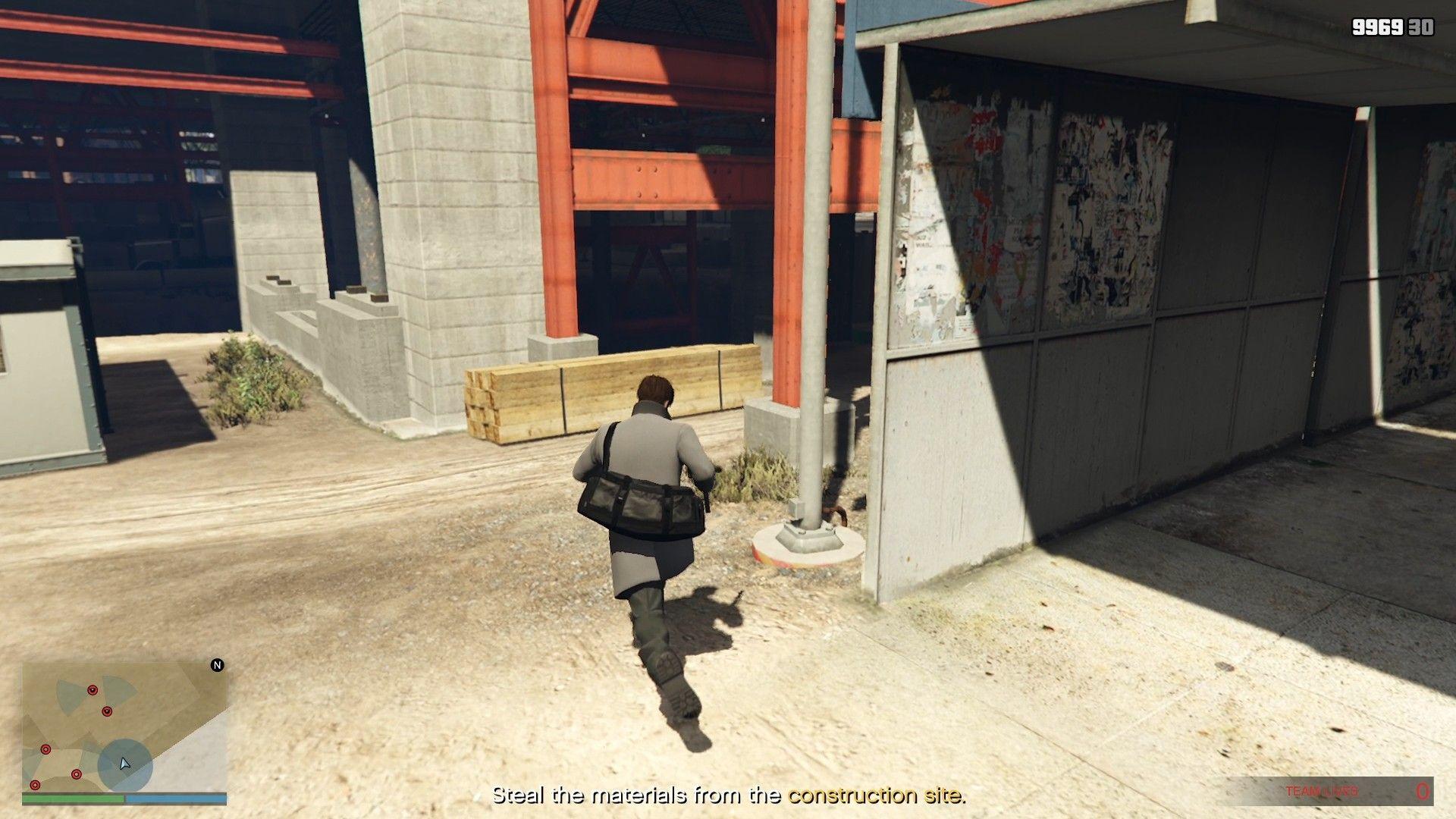Select the topmost red enemy blip on minimap

point(93,689)
